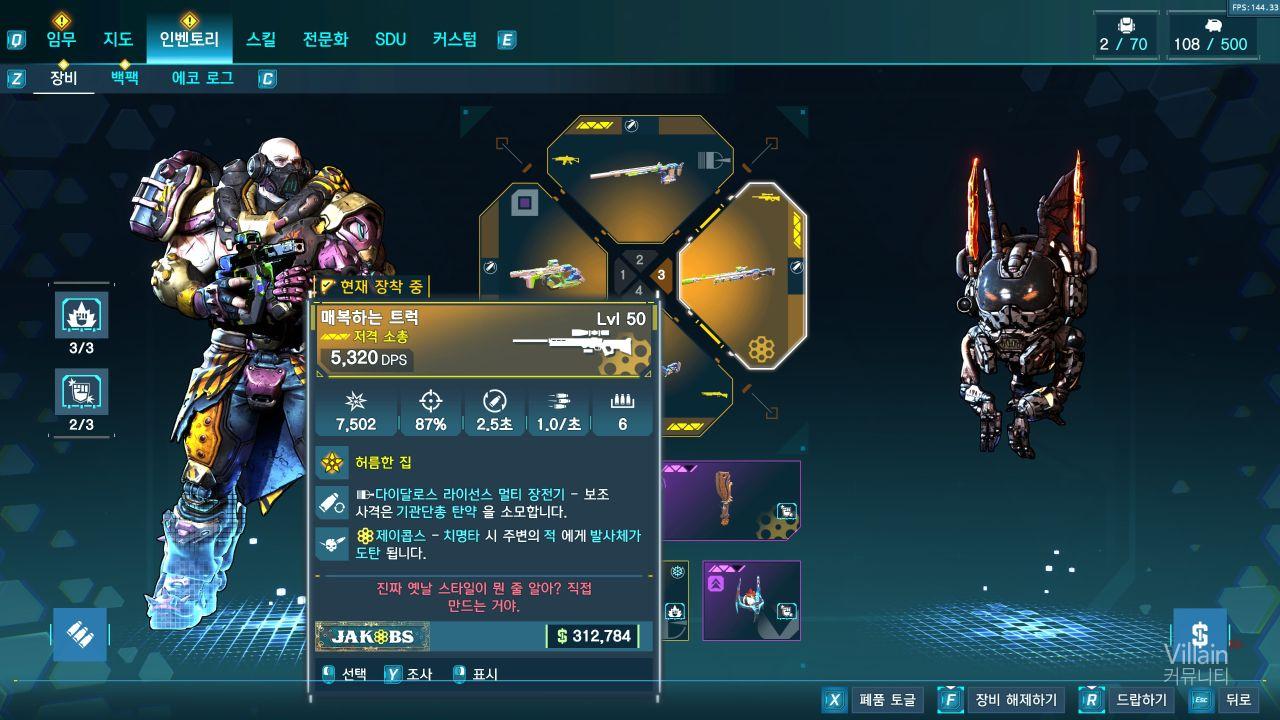Open the SDU tab

390,40
